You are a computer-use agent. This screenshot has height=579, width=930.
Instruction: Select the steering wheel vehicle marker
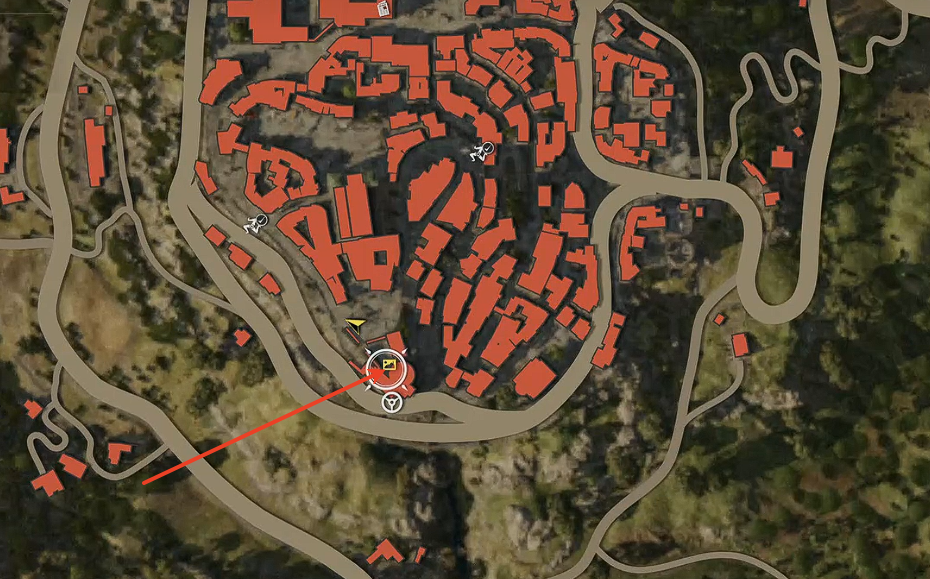click(x=390, y=403)
